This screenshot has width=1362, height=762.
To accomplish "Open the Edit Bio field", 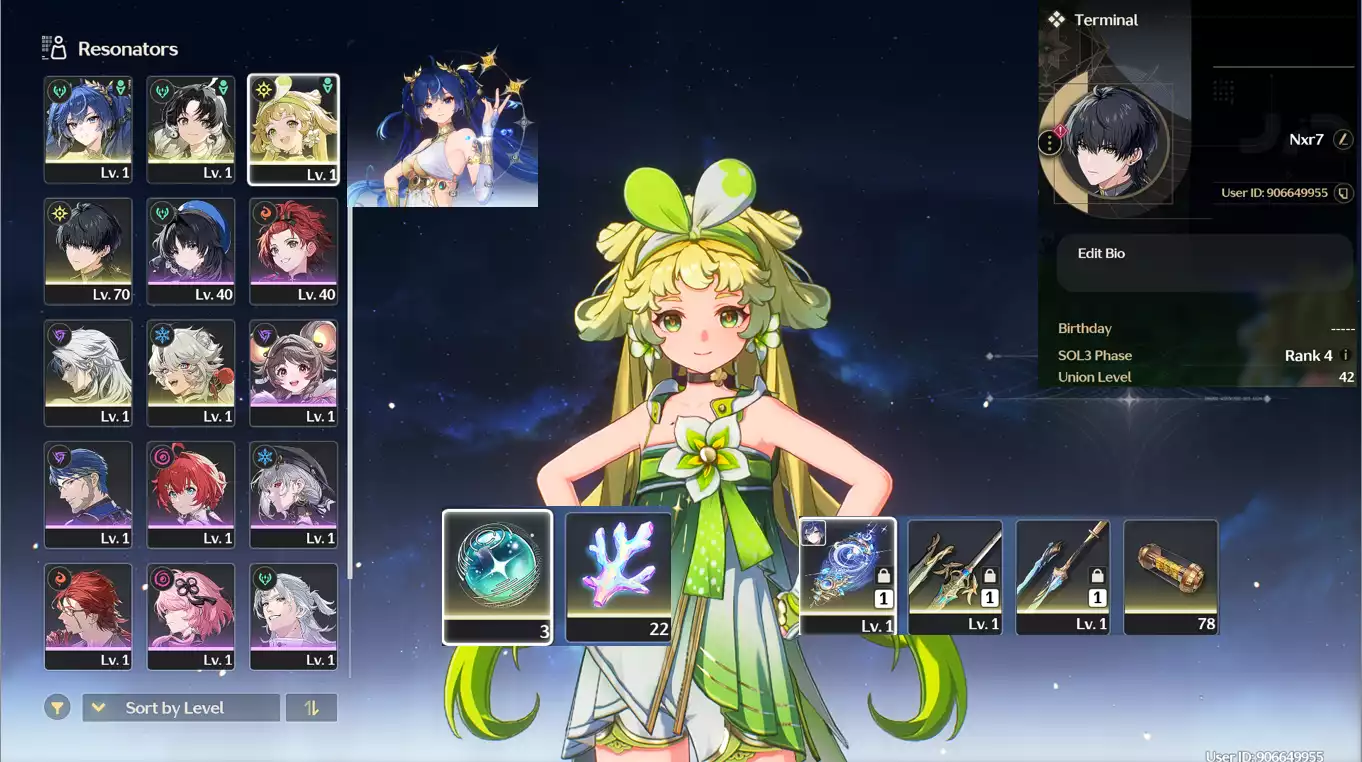I will click(1204, 263).
